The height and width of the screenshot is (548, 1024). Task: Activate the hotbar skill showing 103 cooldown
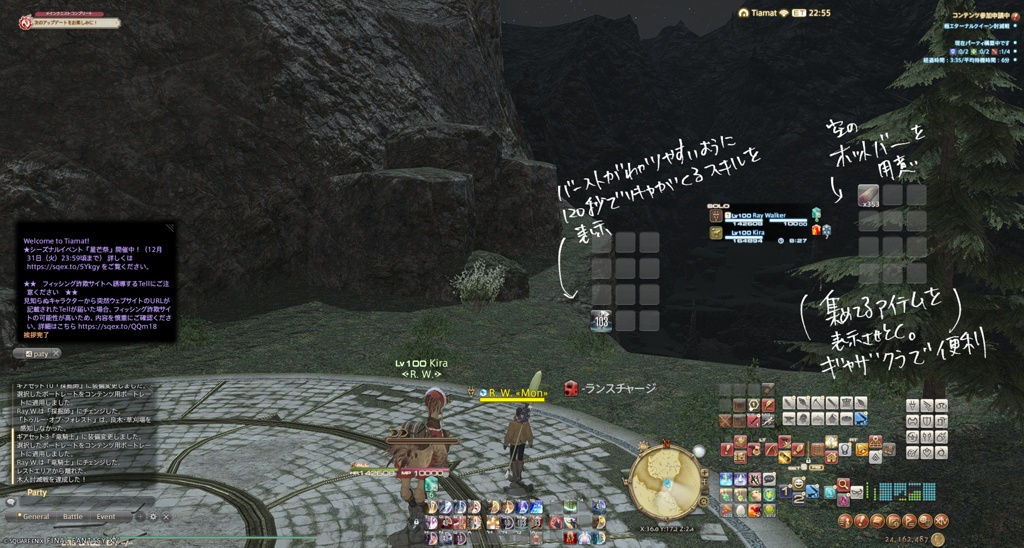point(601,320)
